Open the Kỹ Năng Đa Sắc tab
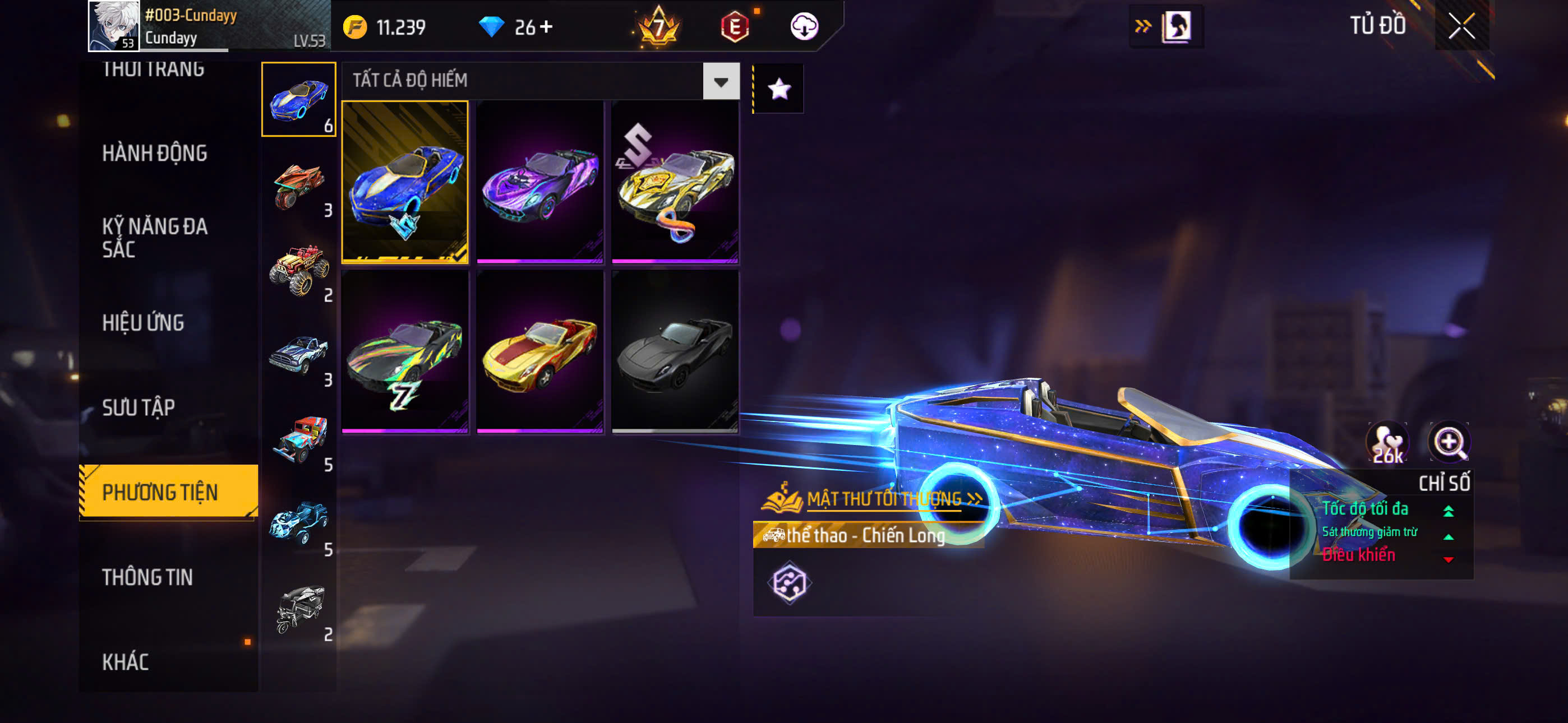This screenshot has width=1568, height=723. point(155,237)
